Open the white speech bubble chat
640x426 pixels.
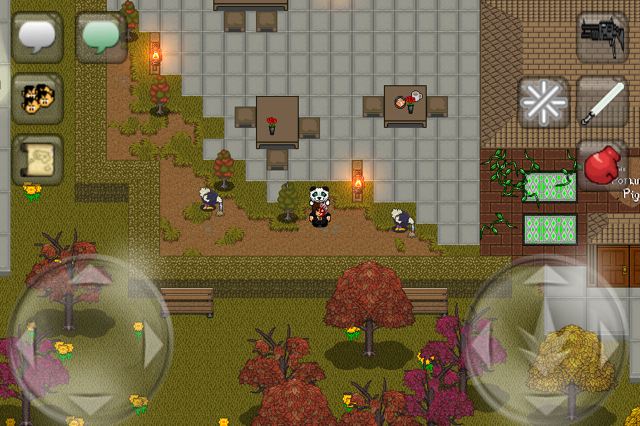[x=37, y=37]
